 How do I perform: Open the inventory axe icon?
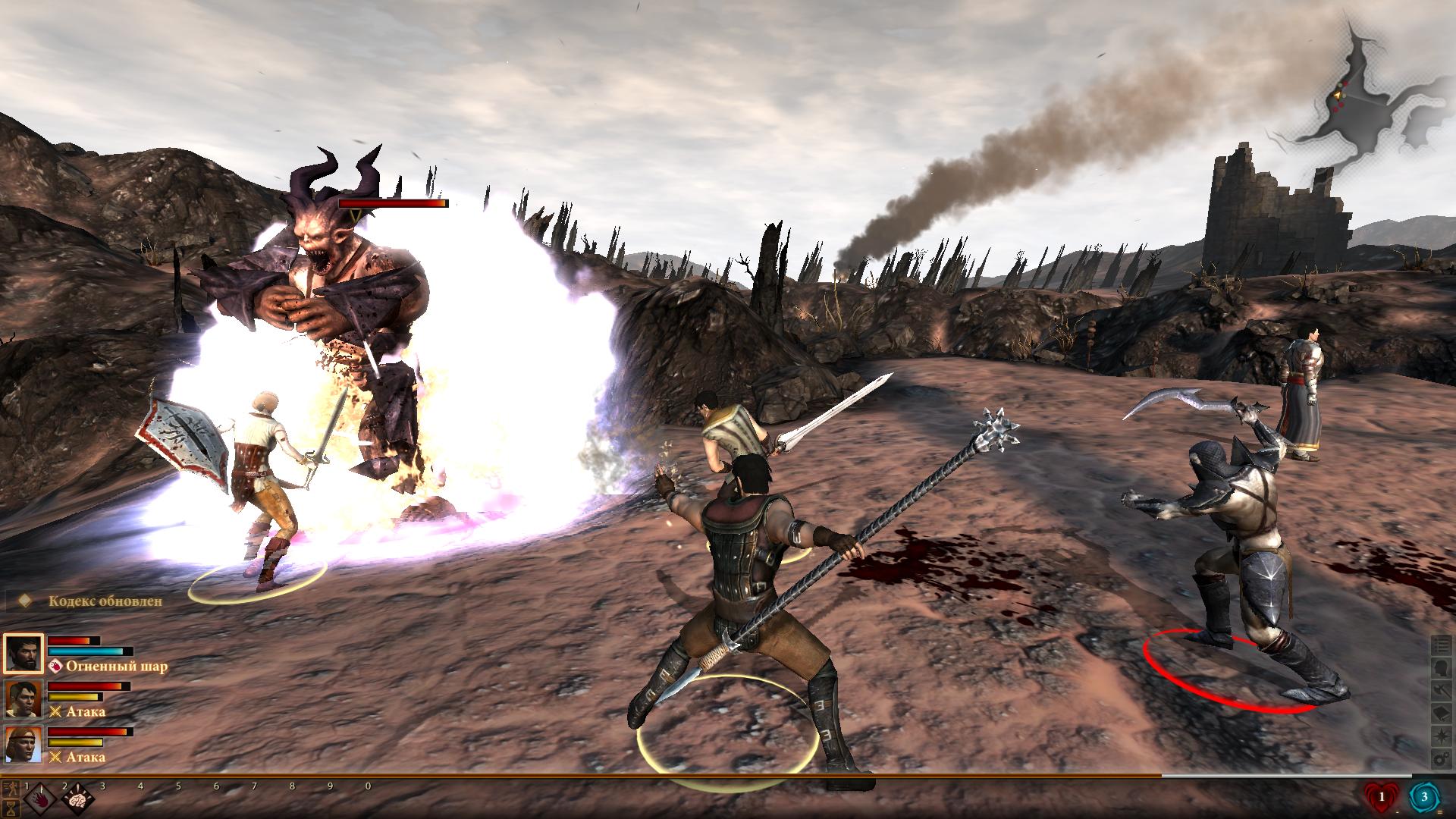pos(1441,691)
